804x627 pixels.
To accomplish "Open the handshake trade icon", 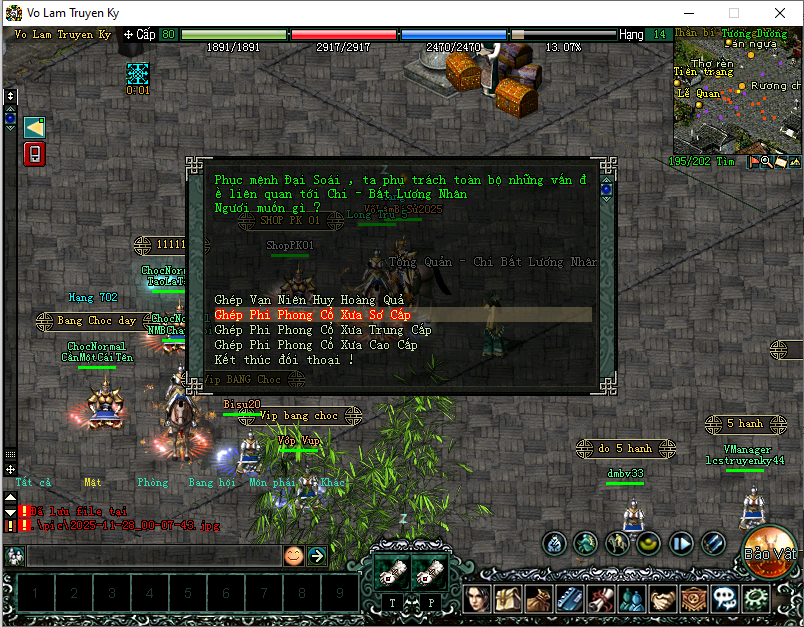I will (664, 599).
